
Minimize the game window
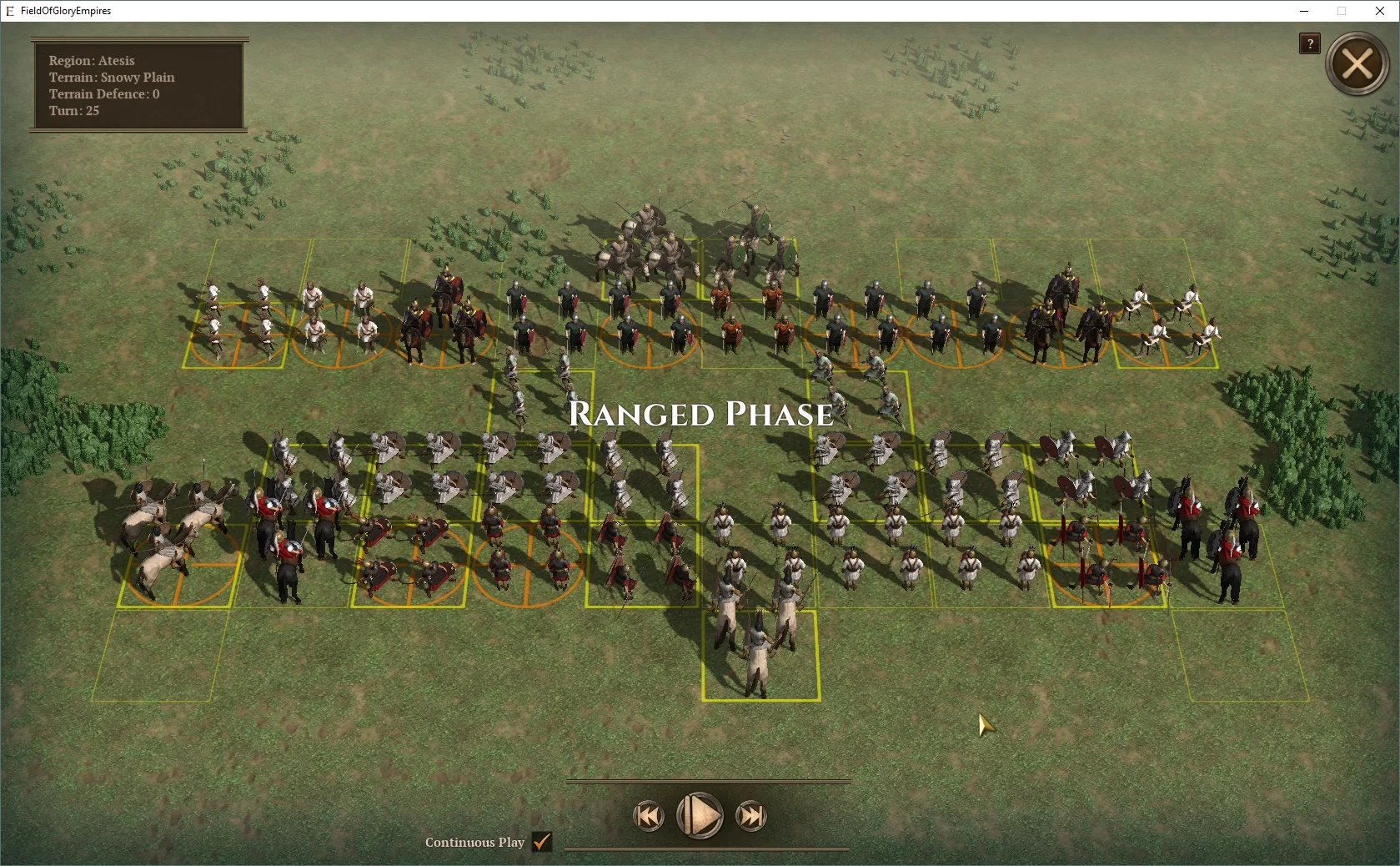coord(1302,11)
